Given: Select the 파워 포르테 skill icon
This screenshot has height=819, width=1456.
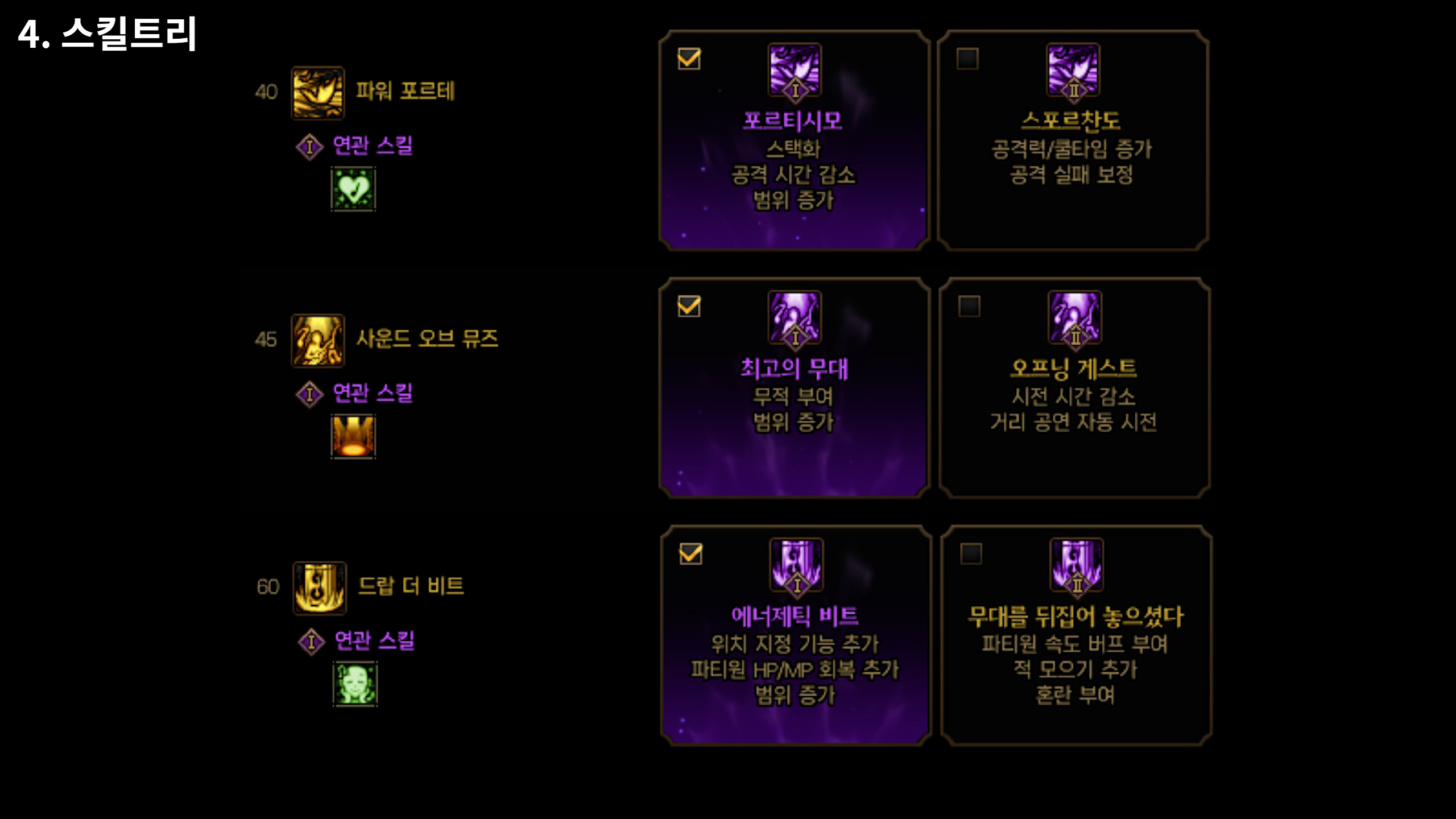Looking at the screenshot, I should [317, 93].
